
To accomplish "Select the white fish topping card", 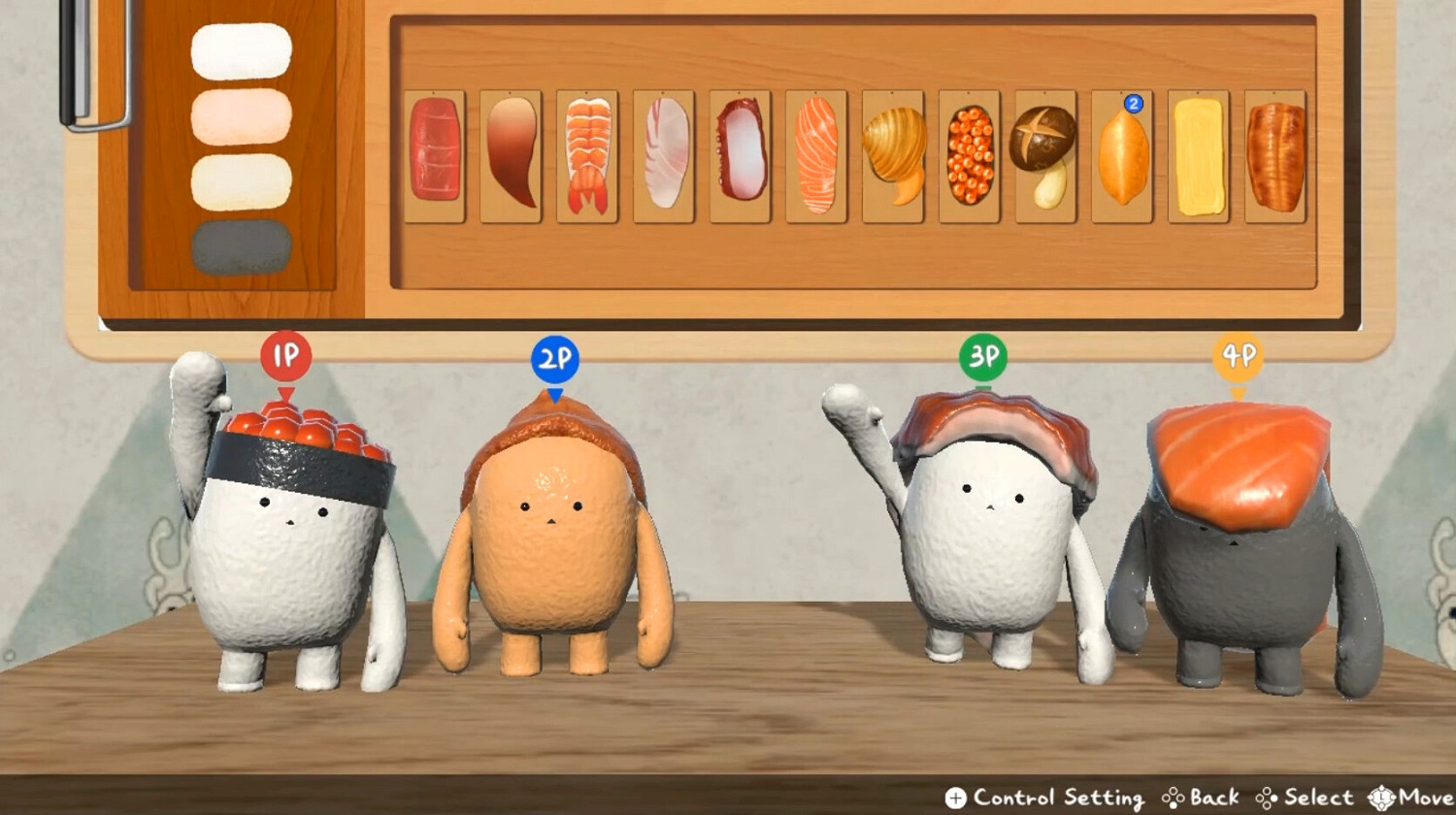I will pos(663,155).
